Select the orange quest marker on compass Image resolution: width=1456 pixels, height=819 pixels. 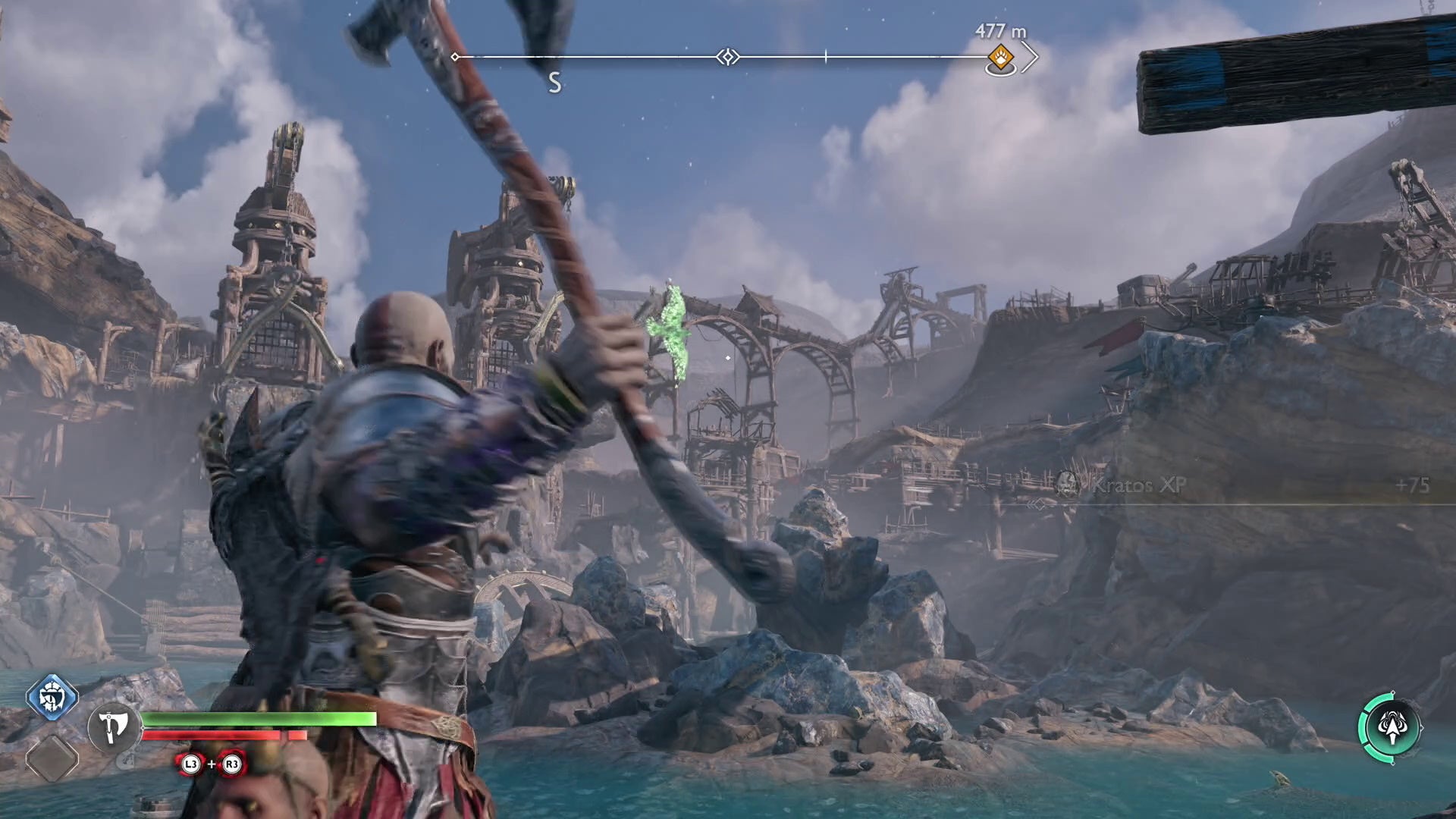(1000, 58)
